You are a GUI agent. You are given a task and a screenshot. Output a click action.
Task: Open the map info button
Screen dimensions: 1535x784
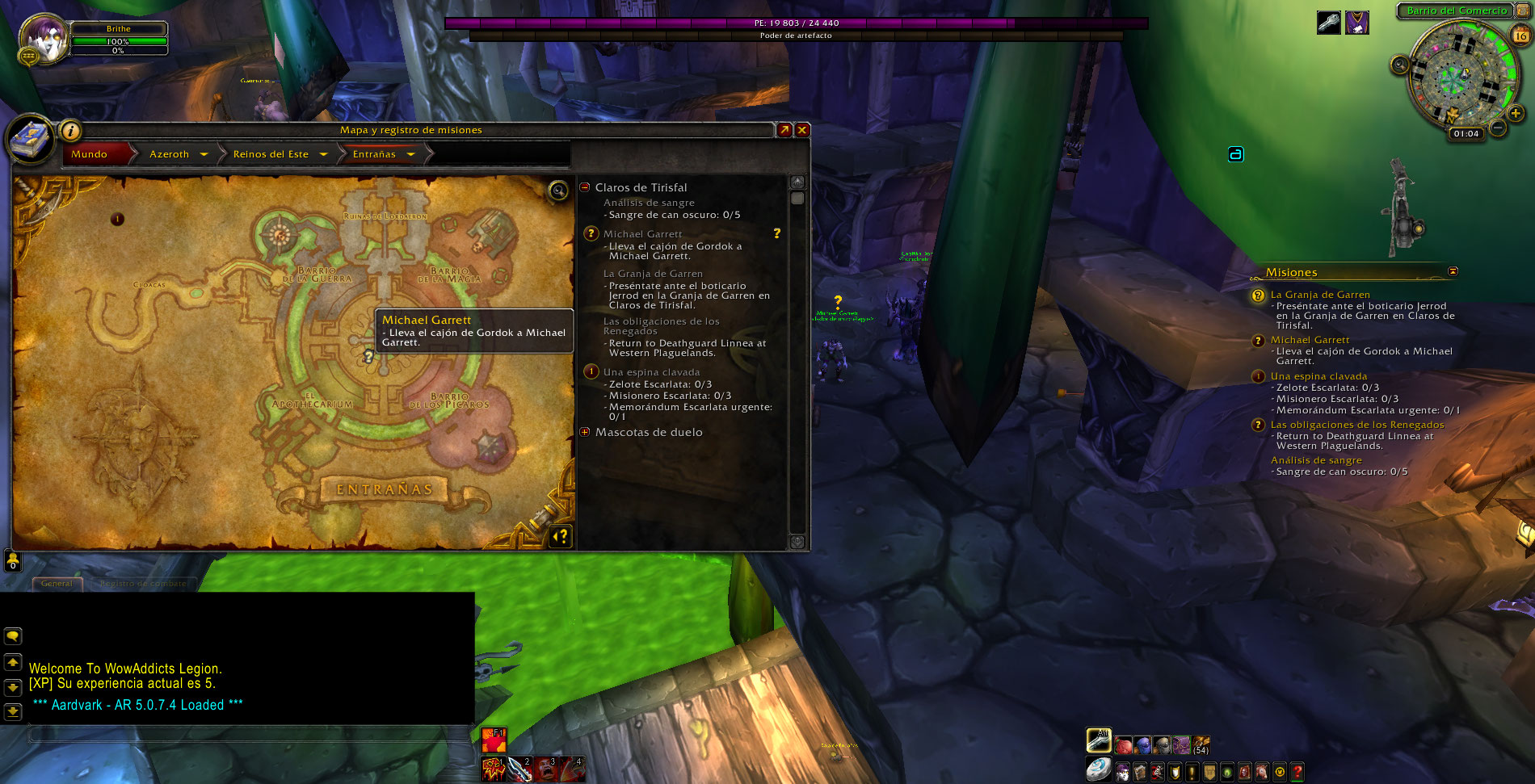pyautogui.click(x=71, y=130)
